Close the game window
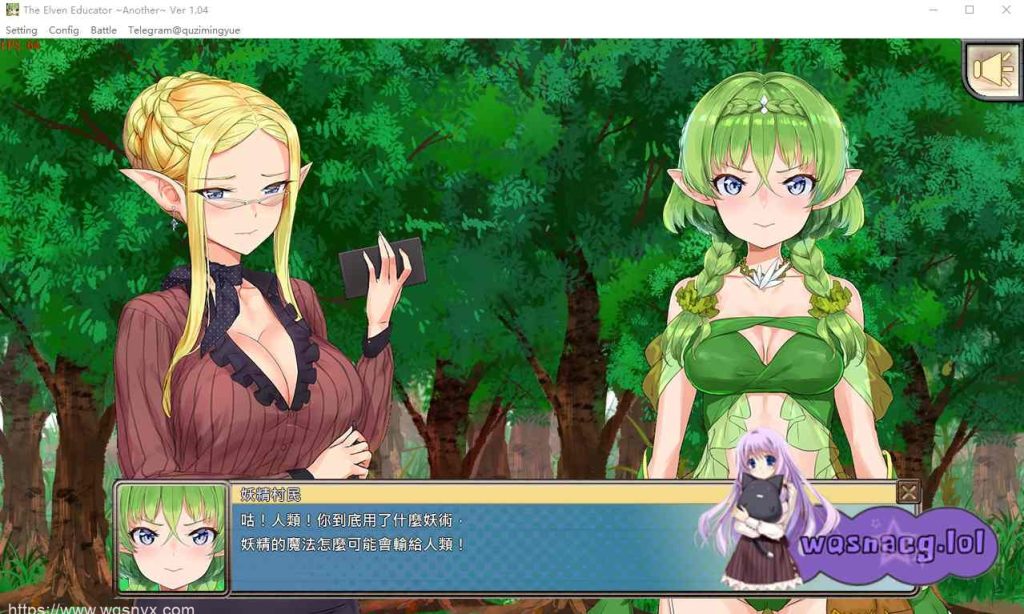This screenshot has height=614, width=1024. [x=1005, y=10]
